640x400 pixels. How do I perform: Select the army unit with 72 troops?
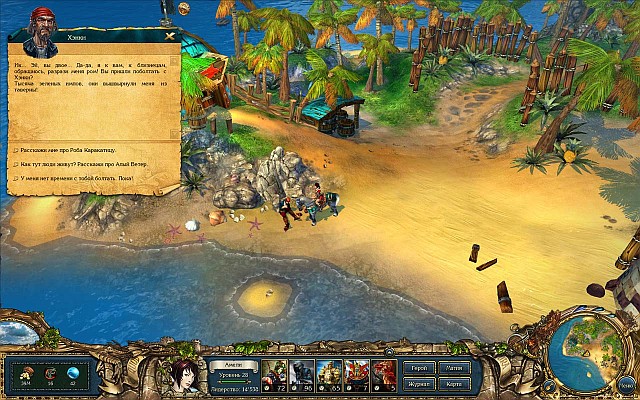(x=276, y=375)
